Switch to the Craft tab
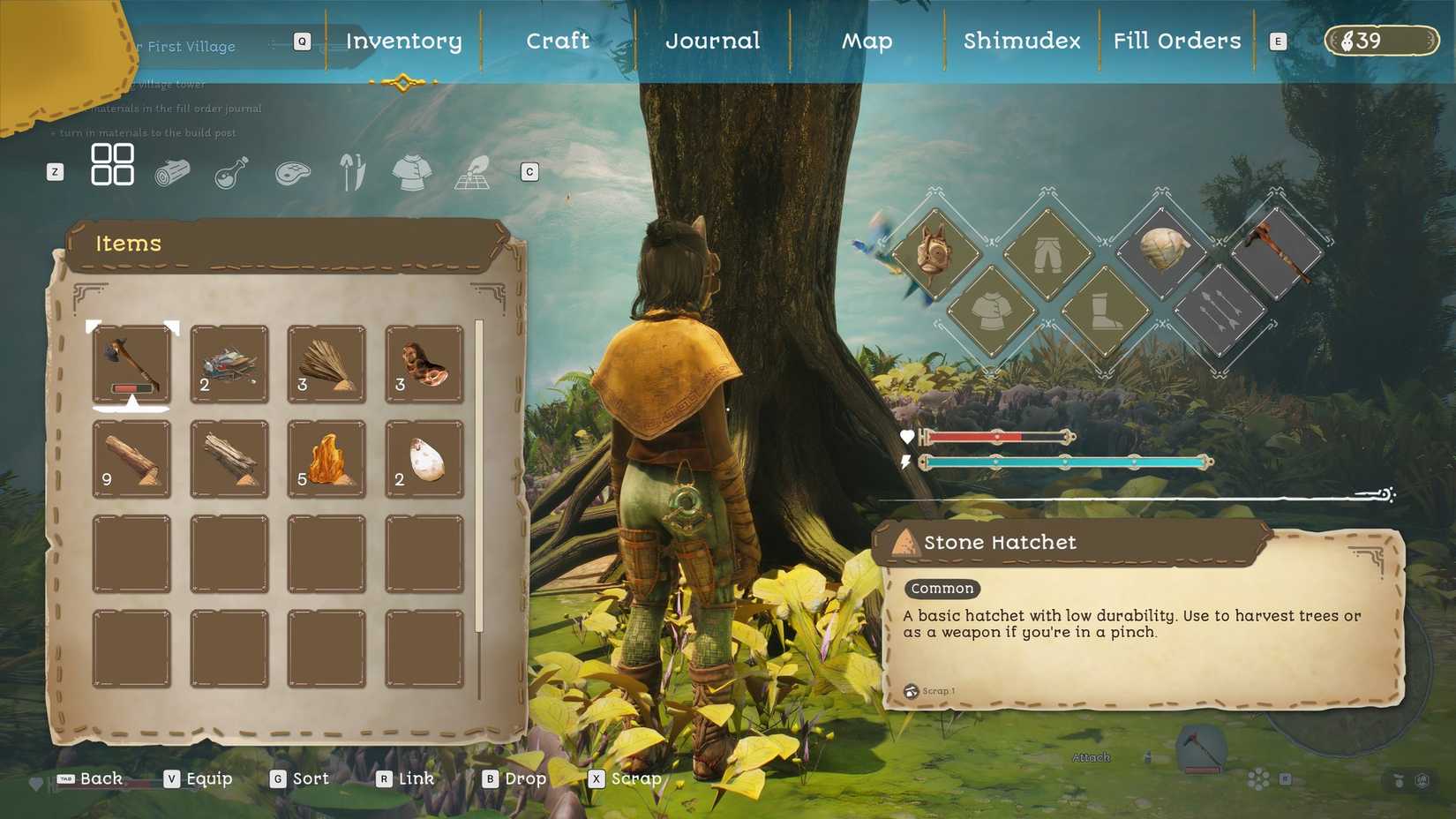This screenshot has width=1456, height=819. pyautogui.click(x=558, y=41)
